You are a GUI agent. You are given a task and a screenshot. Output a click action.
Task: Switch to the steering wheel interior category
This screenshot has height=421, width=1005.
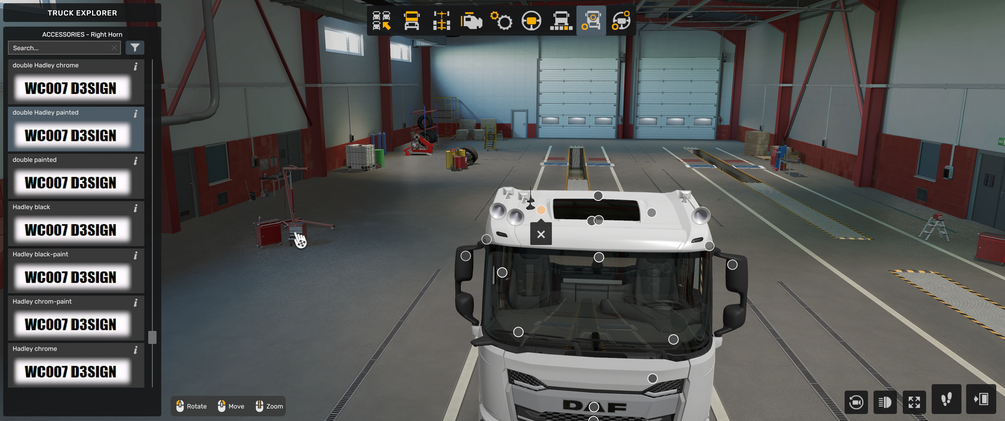(x=531, y=21)
